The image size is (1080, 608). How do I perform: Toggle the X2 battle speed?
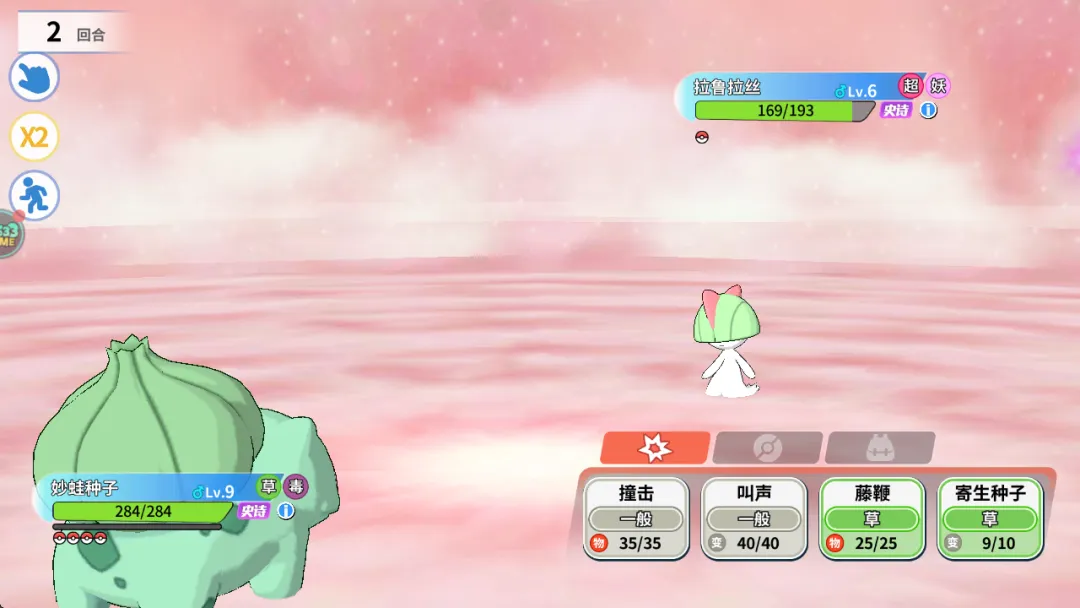pos(34,137)
